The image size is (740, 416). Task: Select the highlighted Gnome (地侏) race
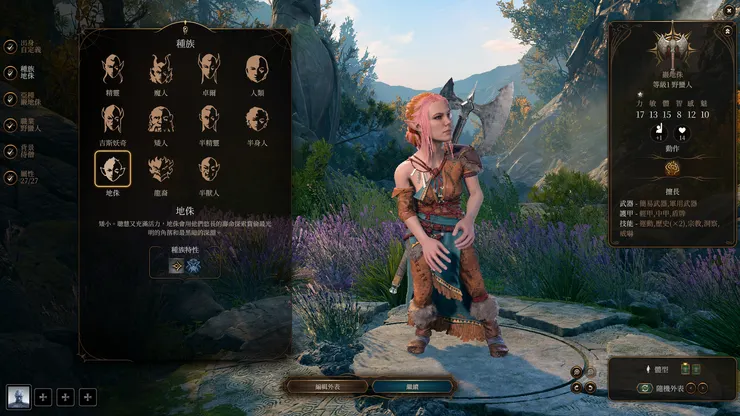pos(113,169)
